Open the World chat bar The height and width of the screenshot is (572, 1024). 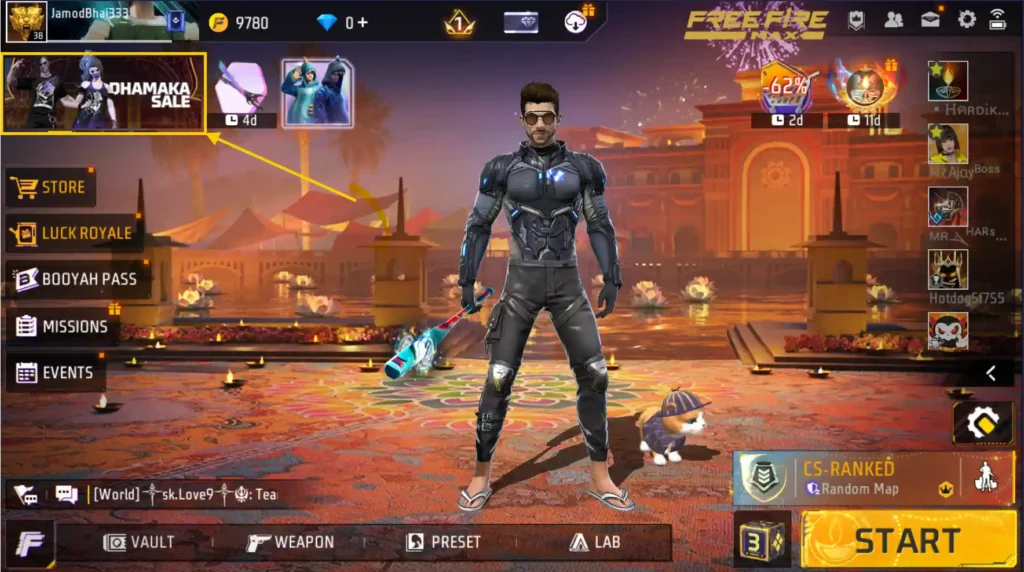point(180,494)
